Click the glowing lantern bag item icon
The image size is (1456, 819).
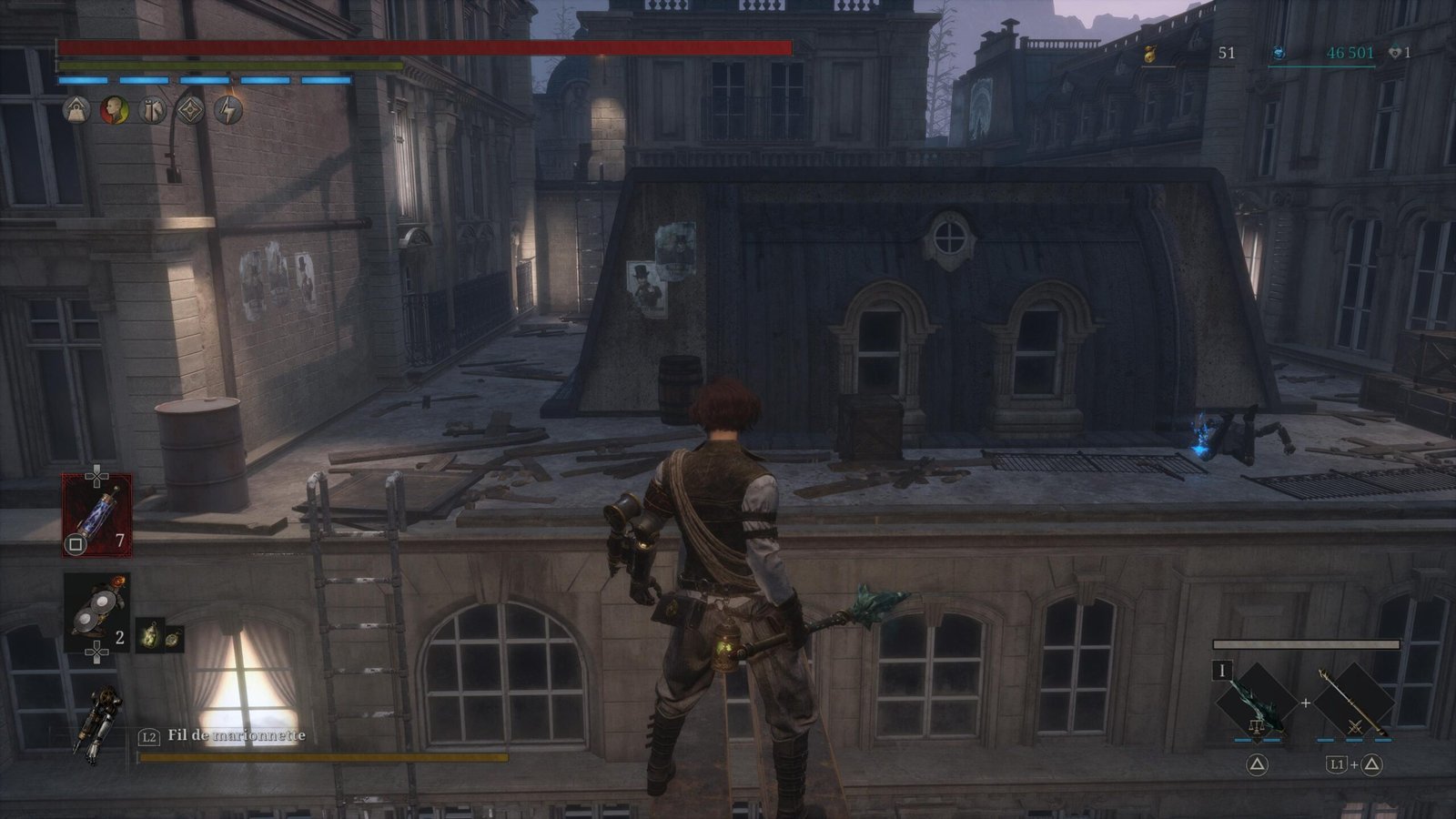tap(150, 636)
